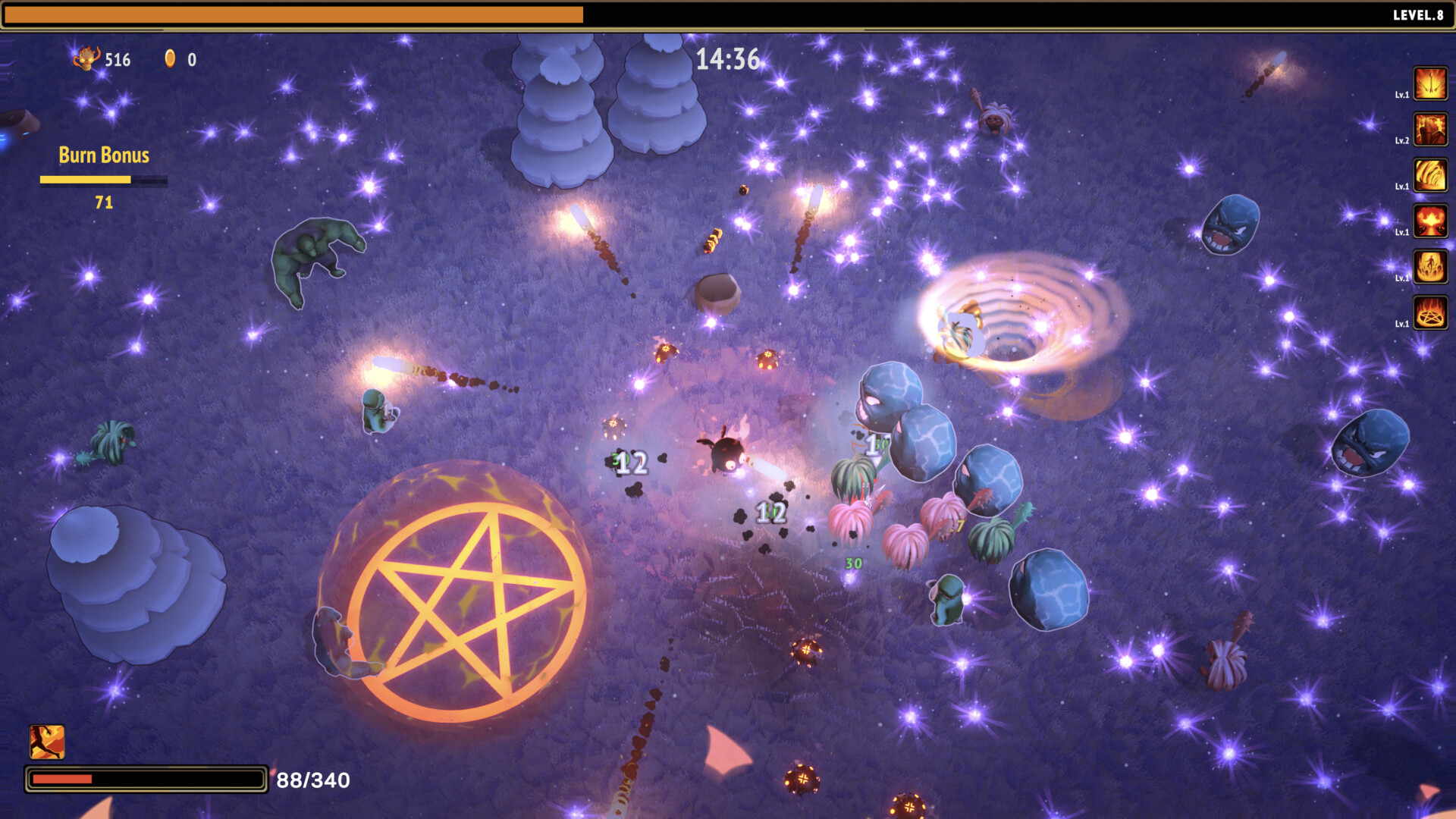Viewport: 1456px width, 819px height.
Task: Click the Lv.1 label beside the tornado skill
Action: (1404, 185)
